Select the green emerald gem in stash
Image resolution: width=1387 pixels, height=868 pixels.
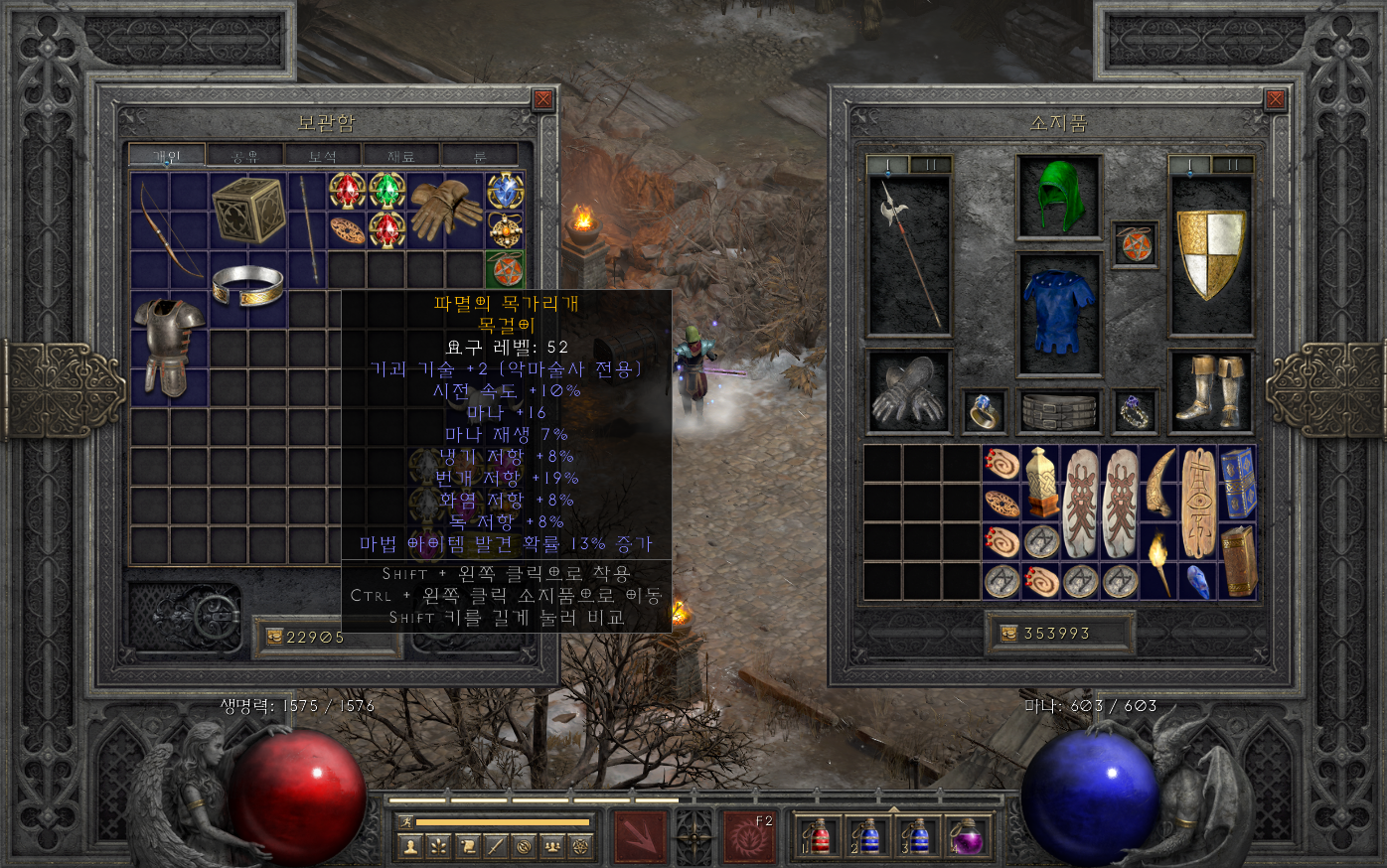386,191
